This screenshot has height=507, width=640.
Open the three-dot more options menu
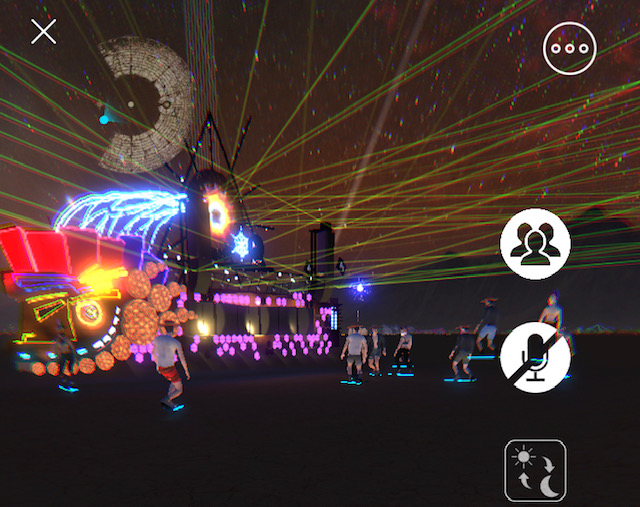tap(569, 48)
